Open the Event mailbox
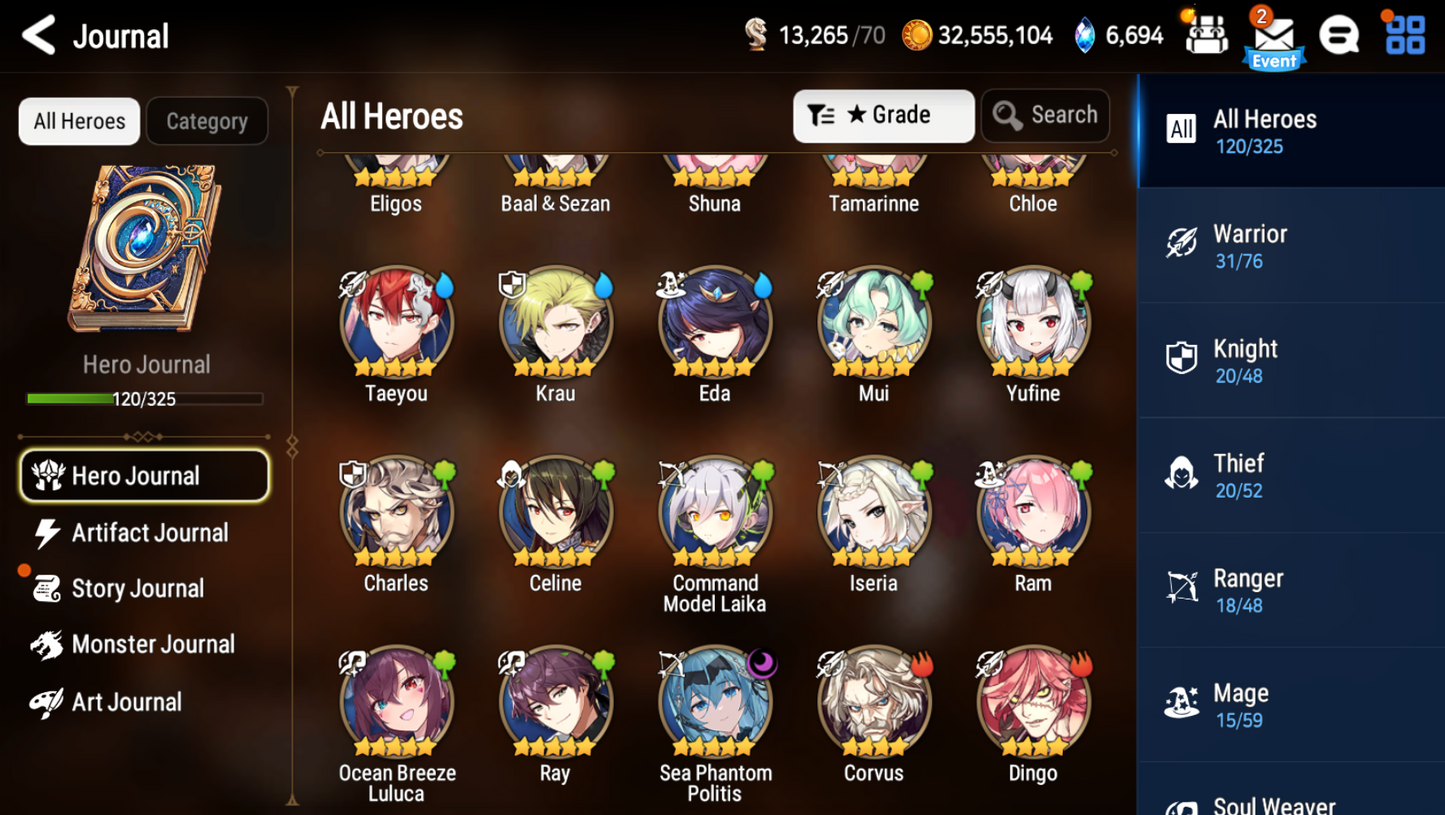Image resolution: width=1445 pixels, height=815 pixels. [1273, 40]
